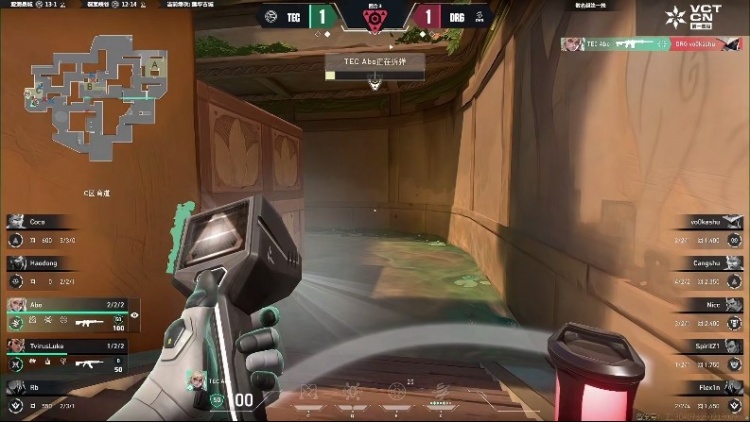Image resolution: width=750 pixels, height=422 pixels.
Task: Click the first ability icon in the bottom bar
Action: point(309,390)
